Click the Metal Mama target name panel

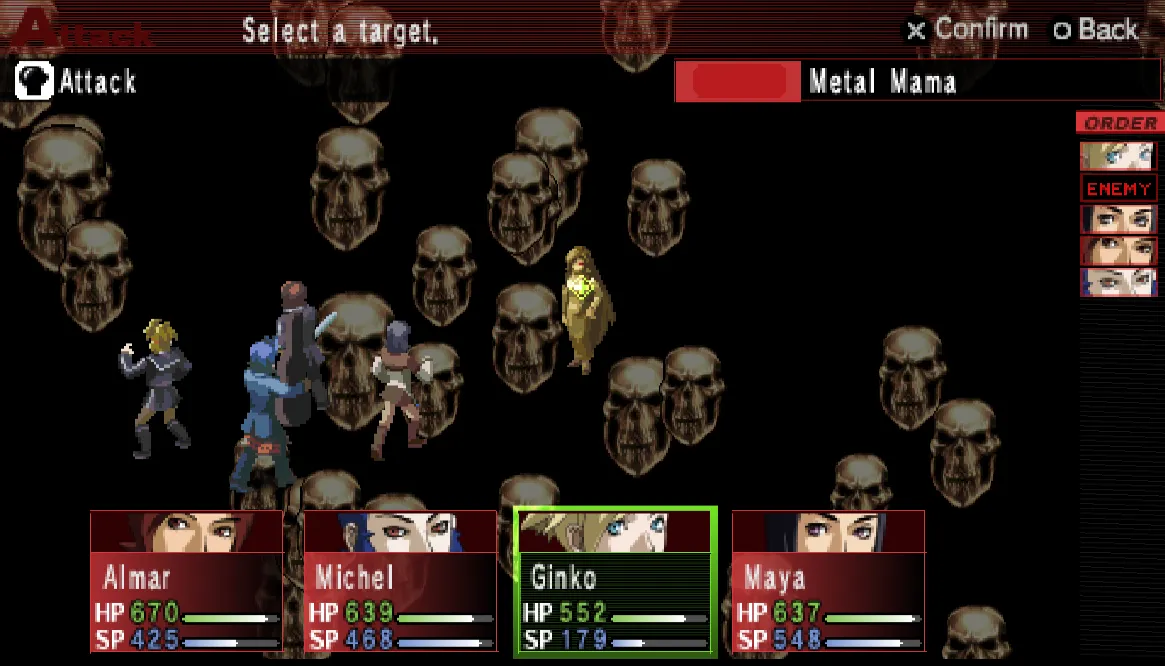coord(916,82)
